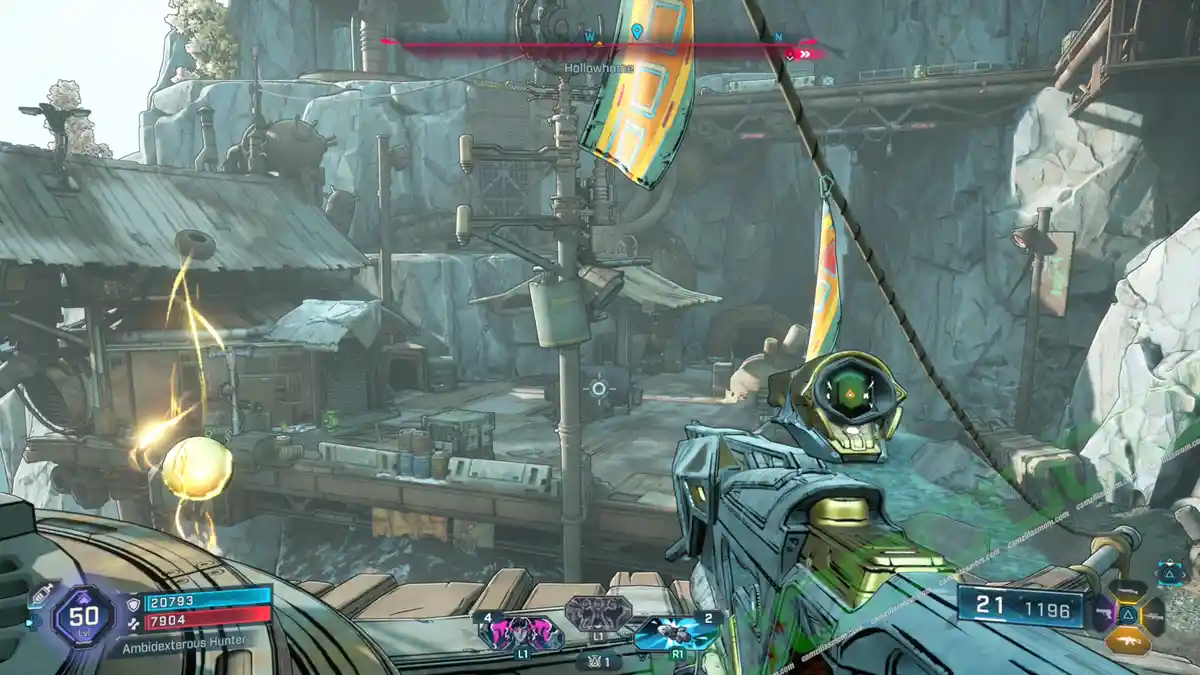Activate the pink masked-face action skill

click(x=522, y=632)
